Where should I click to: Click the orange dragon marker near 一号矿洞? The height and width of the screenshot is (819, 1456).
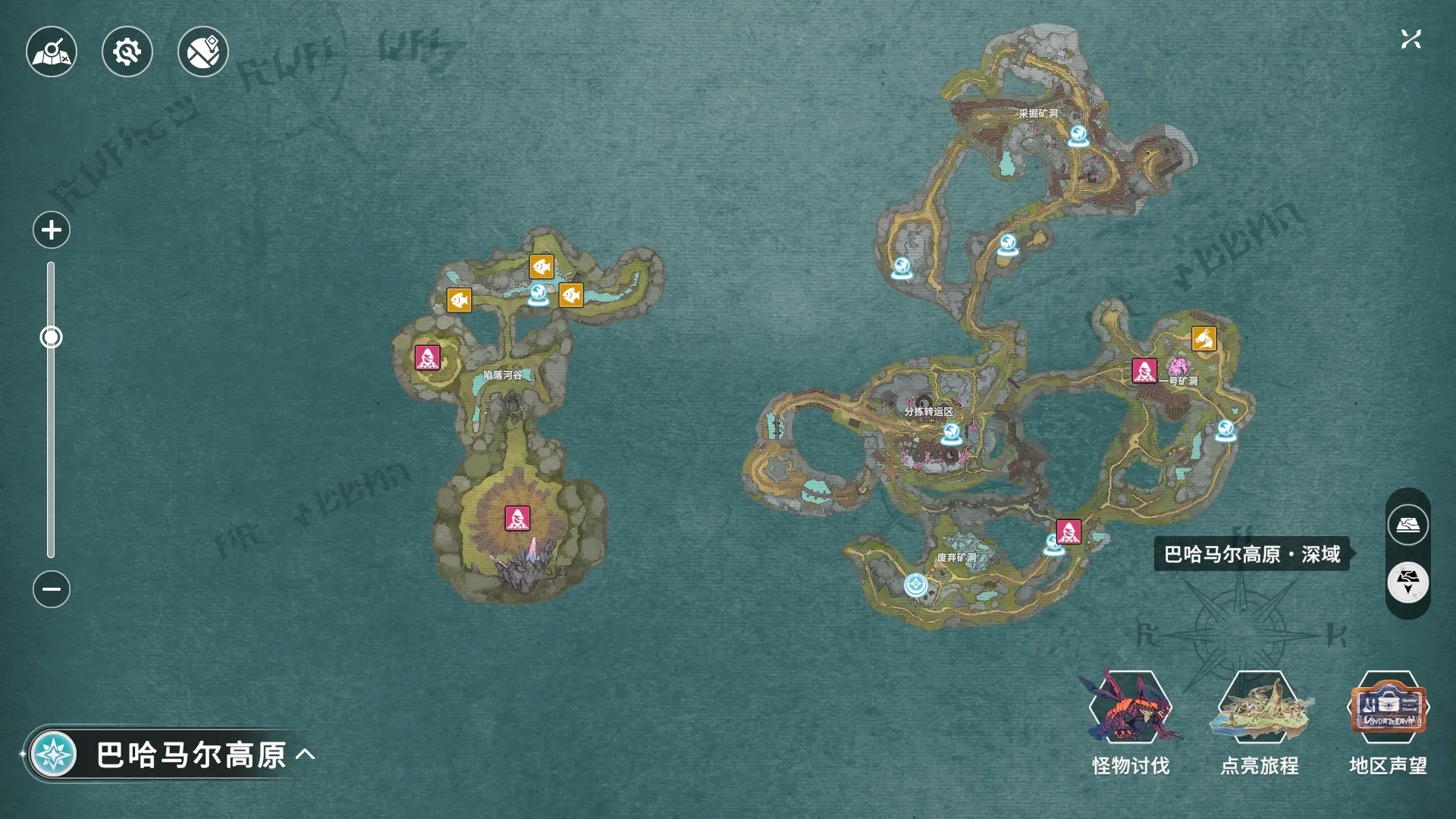(1203, 338)
